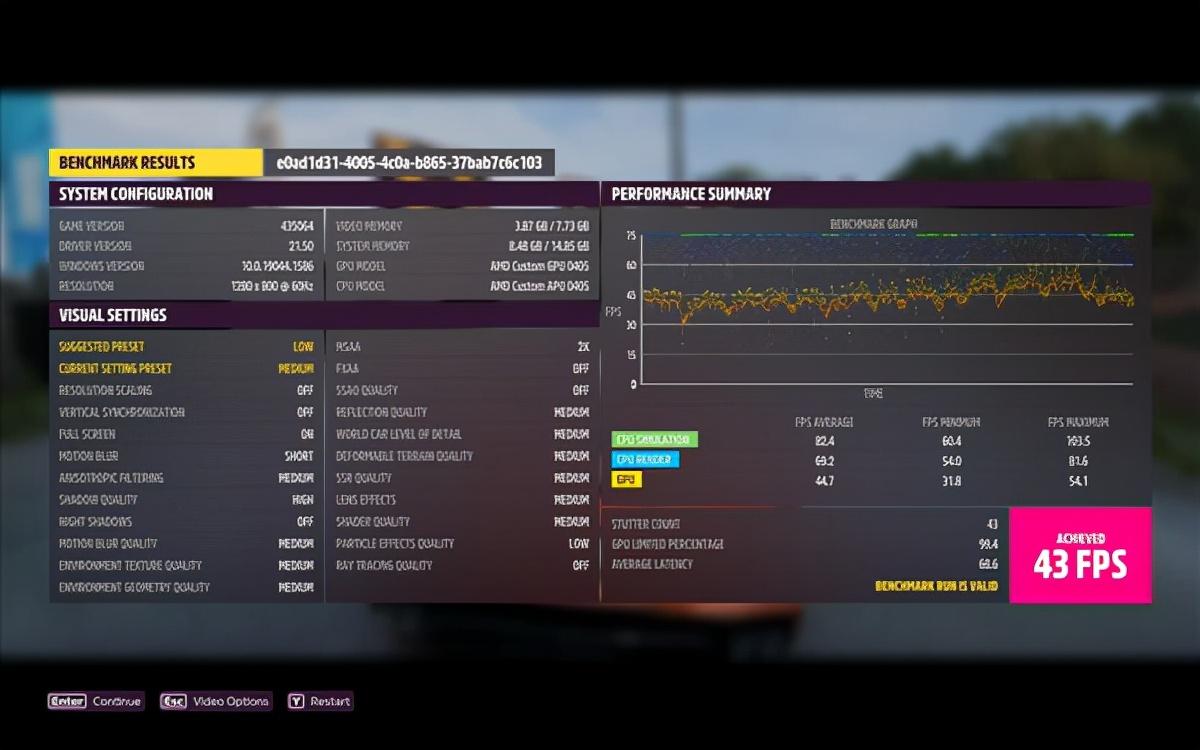Open Video Options

tap(216, 701)
